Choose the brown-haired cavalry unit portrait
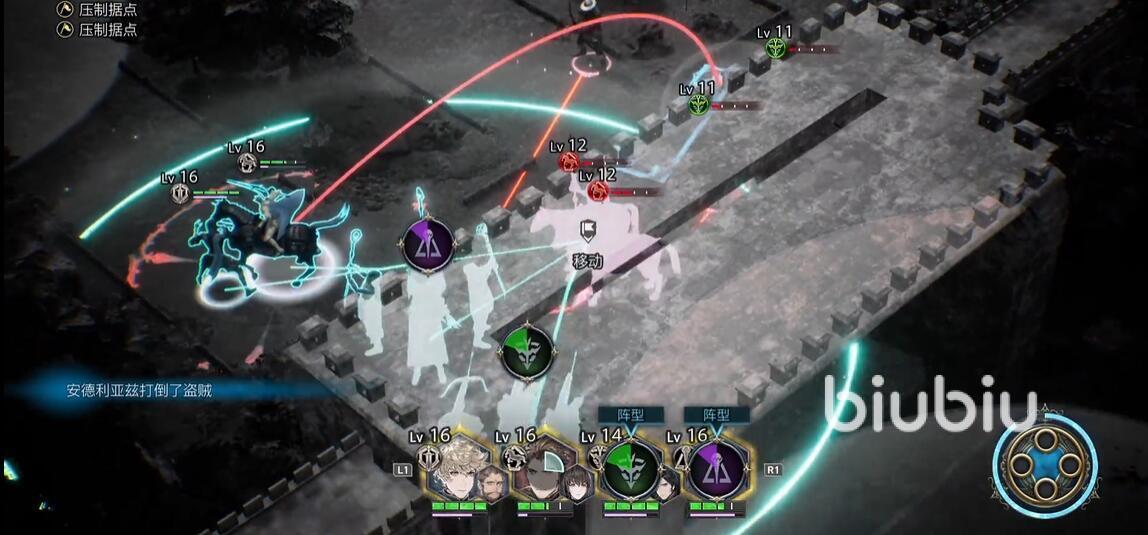The width and height of the screenshot is (1148, 535). [x=545, y=470]
